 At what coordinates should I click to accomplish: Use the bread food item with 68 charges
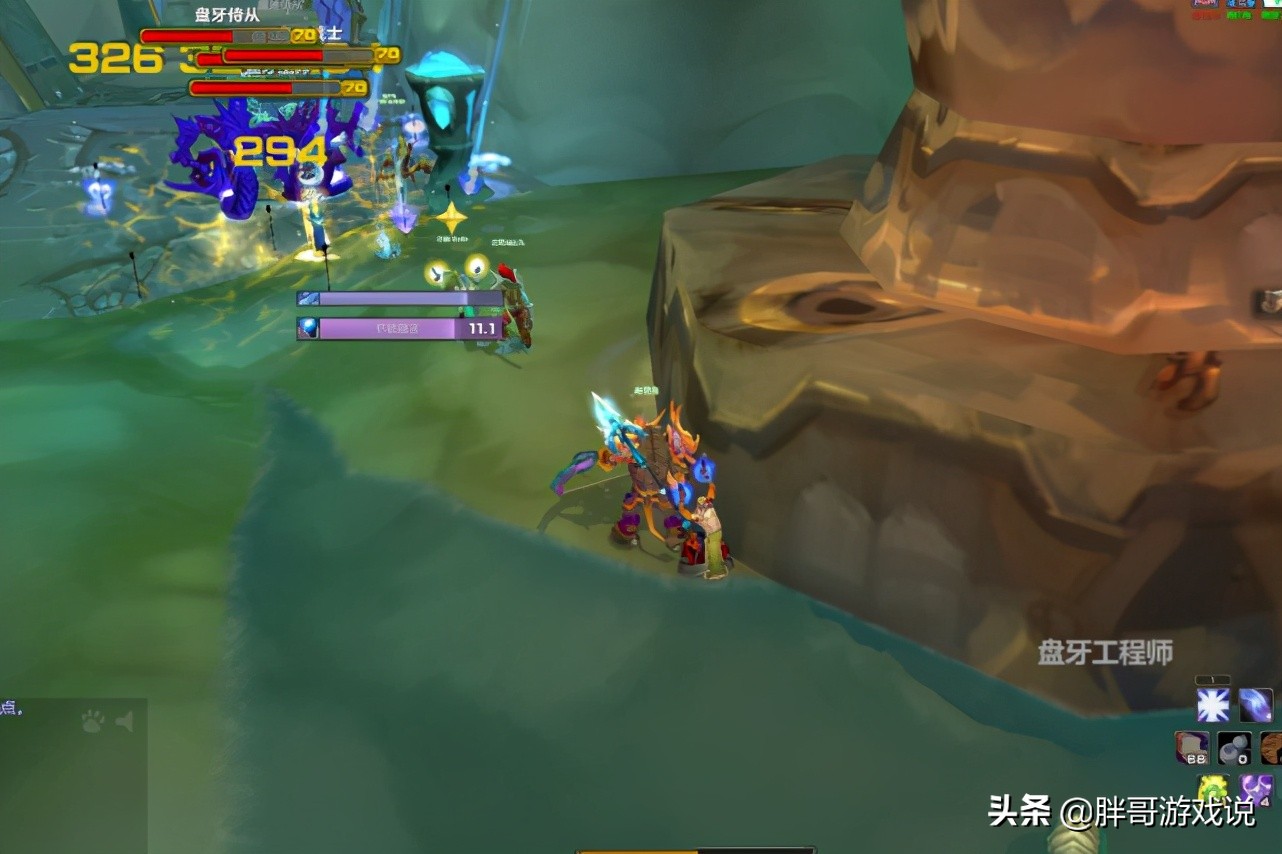[1193, 748]
